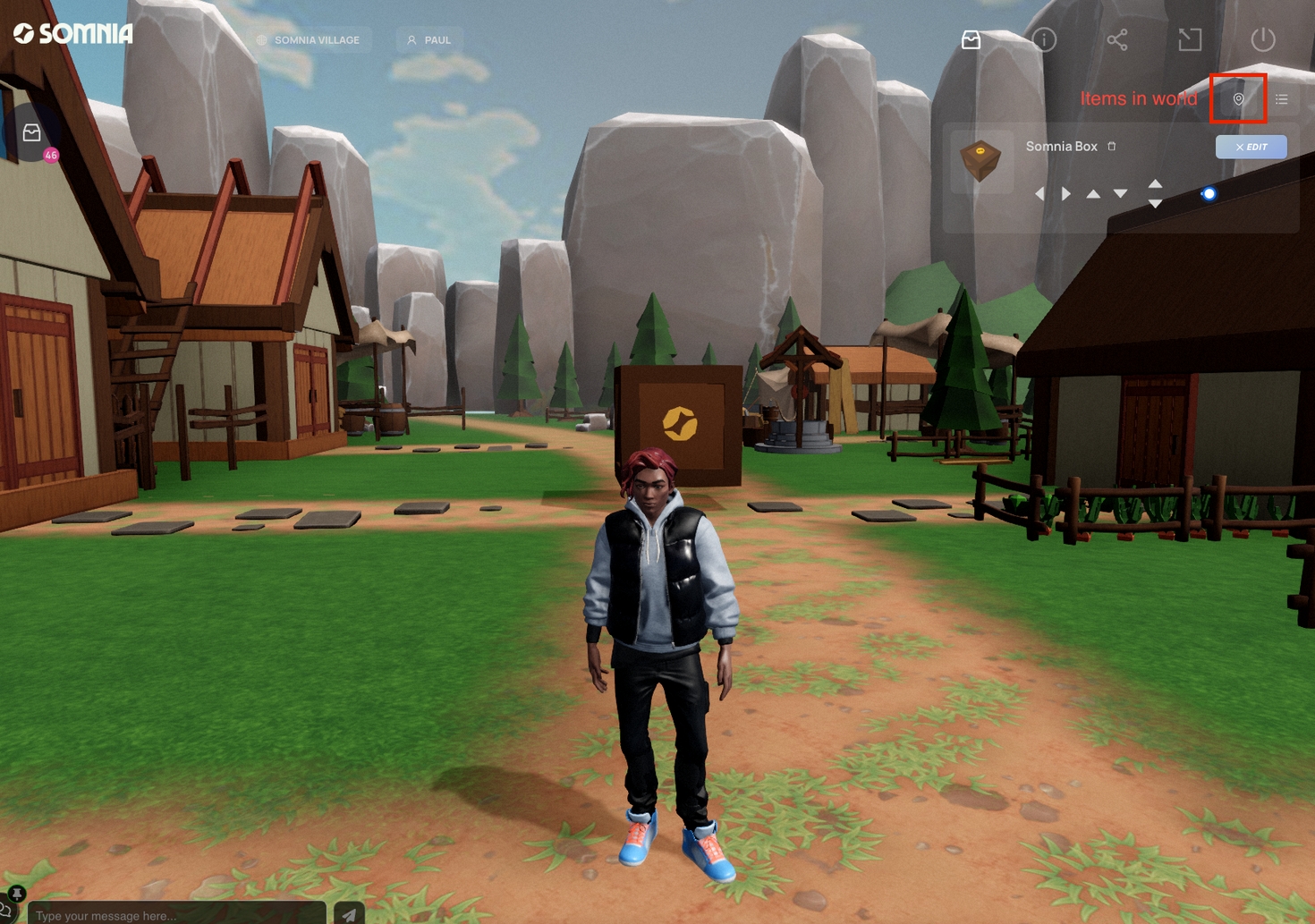The height and width of the screenshot is (924, 1315).
Task: Open the left-side backpack with 46 badge
Action: click(x=32, y=134)
